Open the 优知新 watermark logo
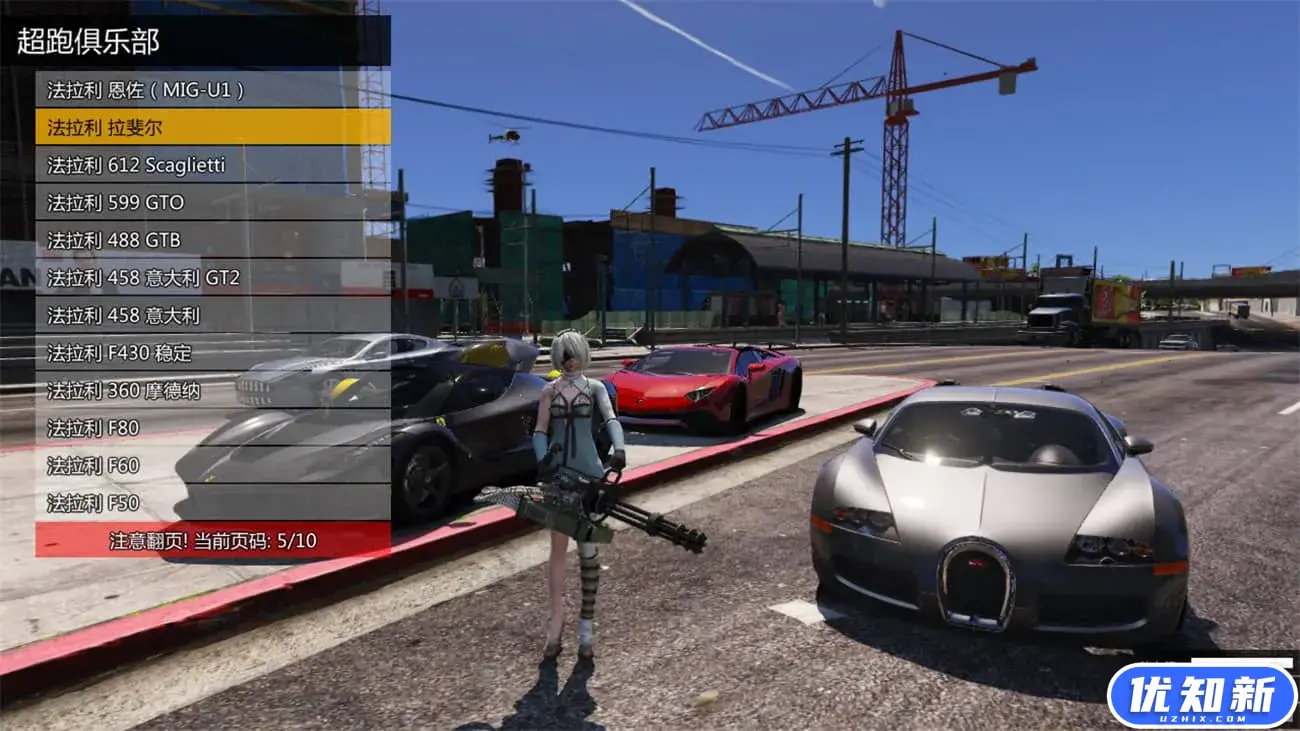1300x731 pixels. tap(1201, 696)
